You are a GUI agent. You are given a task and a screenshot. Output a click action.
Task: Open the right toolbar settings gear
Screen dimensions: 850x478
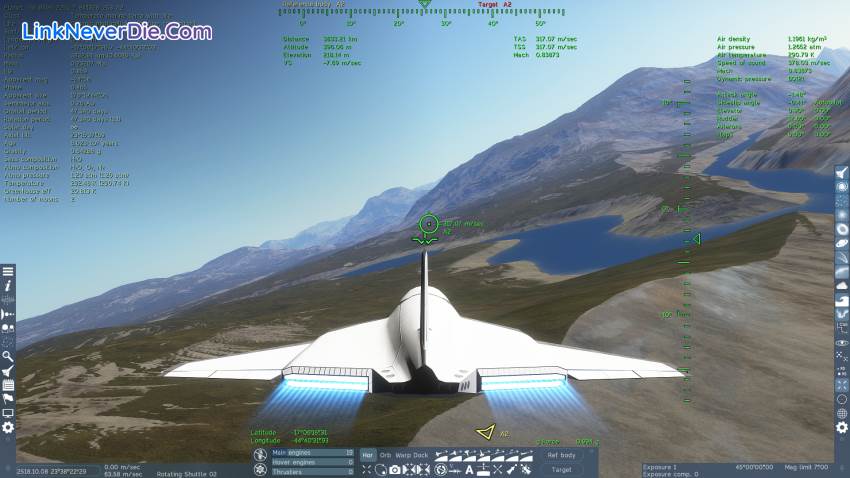842,428
